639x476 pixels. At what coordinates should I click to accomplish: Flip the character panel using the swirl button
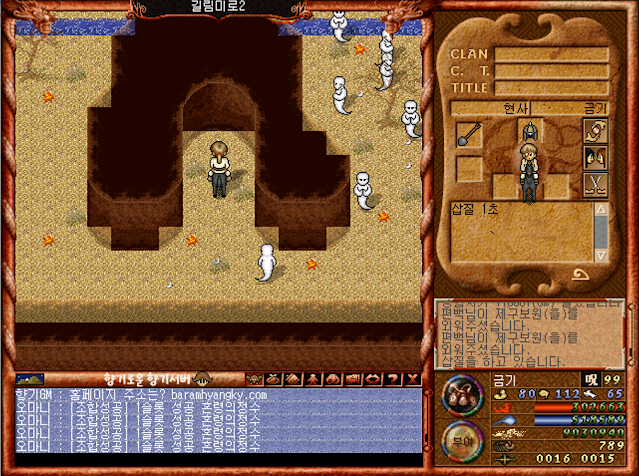[580, 273]
